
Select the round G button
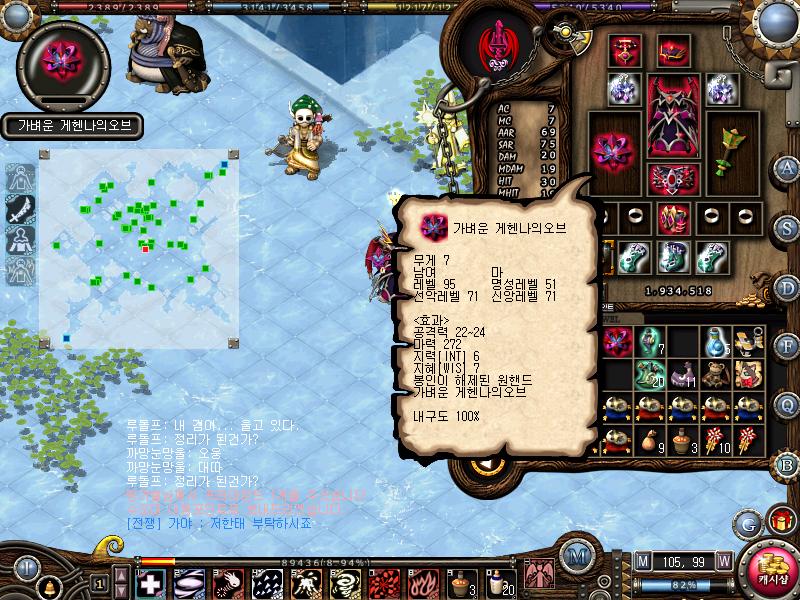click(x=746, y=522)
